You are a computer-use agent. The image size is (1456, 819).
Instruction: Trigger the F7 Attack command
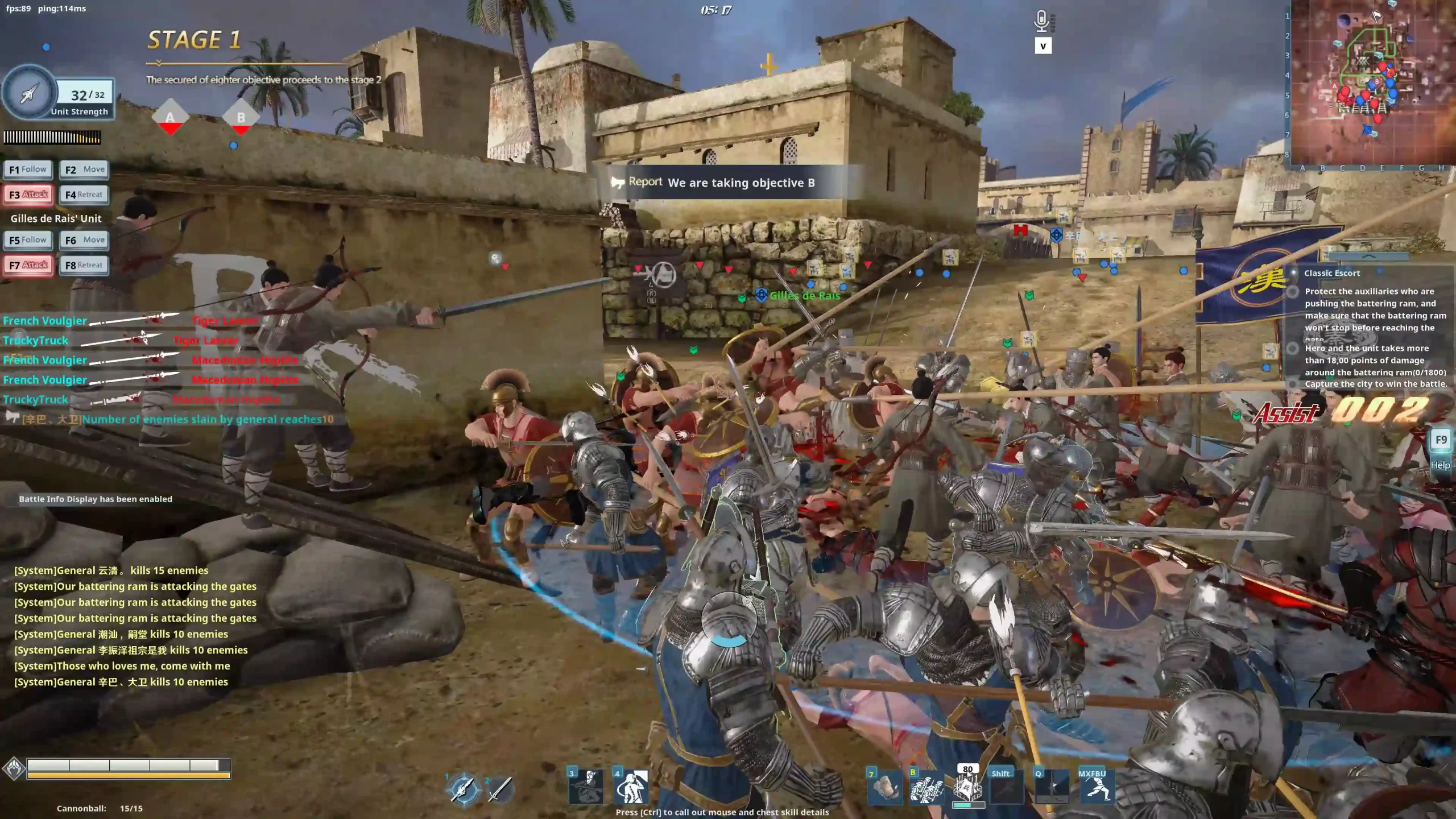(28, 265)
